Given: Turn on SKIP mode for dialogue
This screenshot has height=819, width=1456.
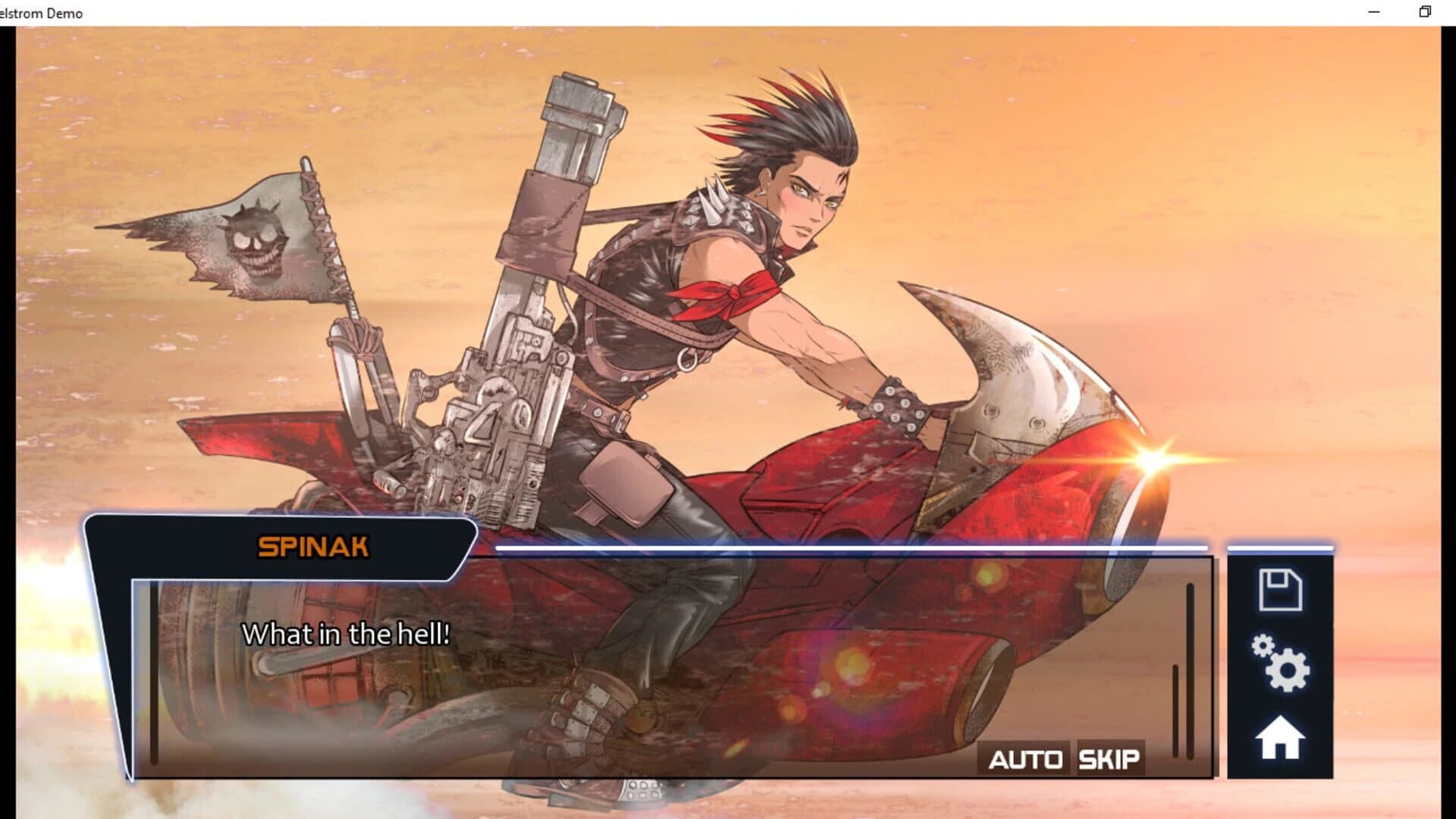Looking at the screenshot, I should [1109, 756].
